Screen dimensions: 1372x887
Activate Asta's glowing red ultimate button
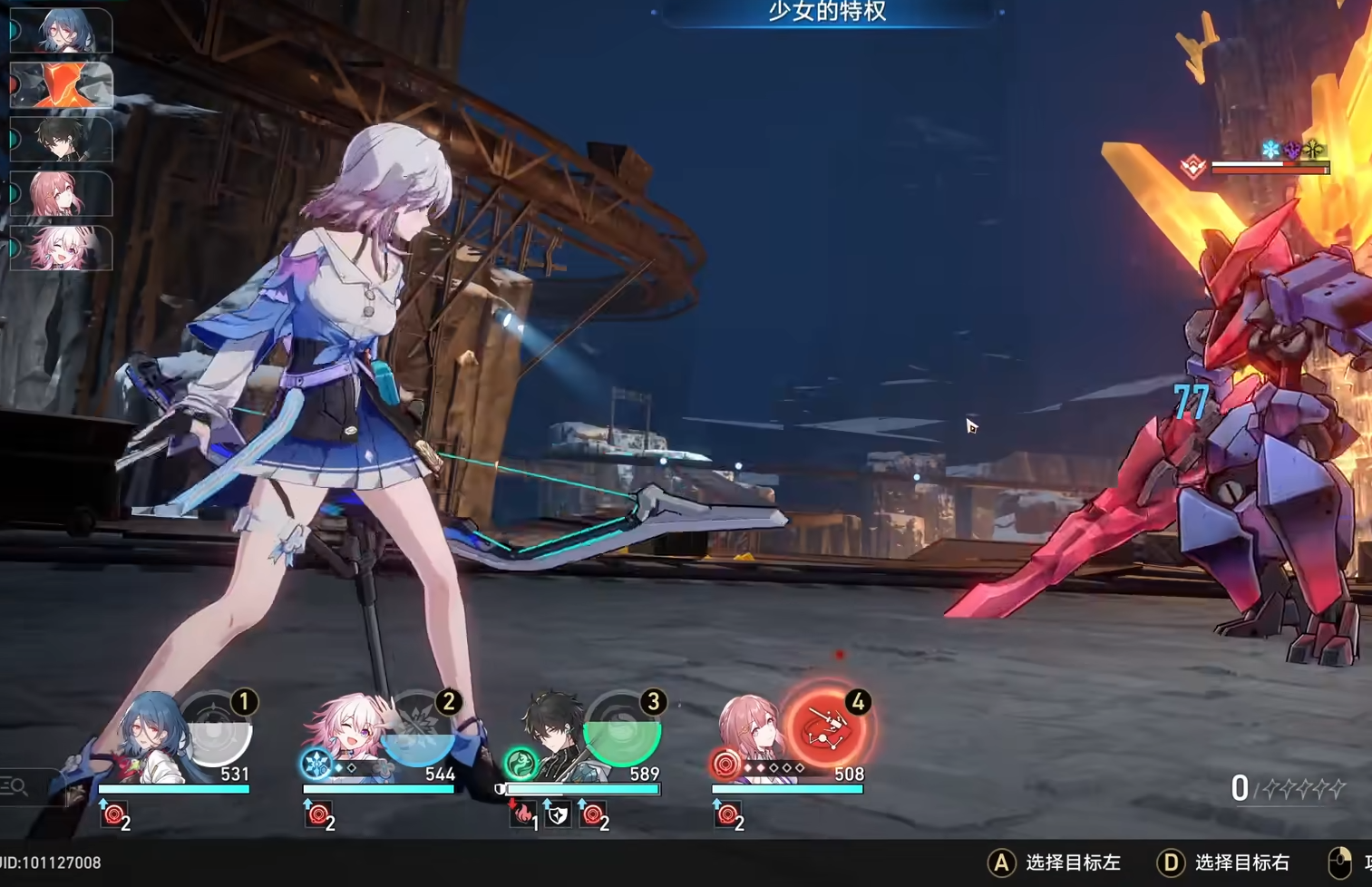coord(827,728)
